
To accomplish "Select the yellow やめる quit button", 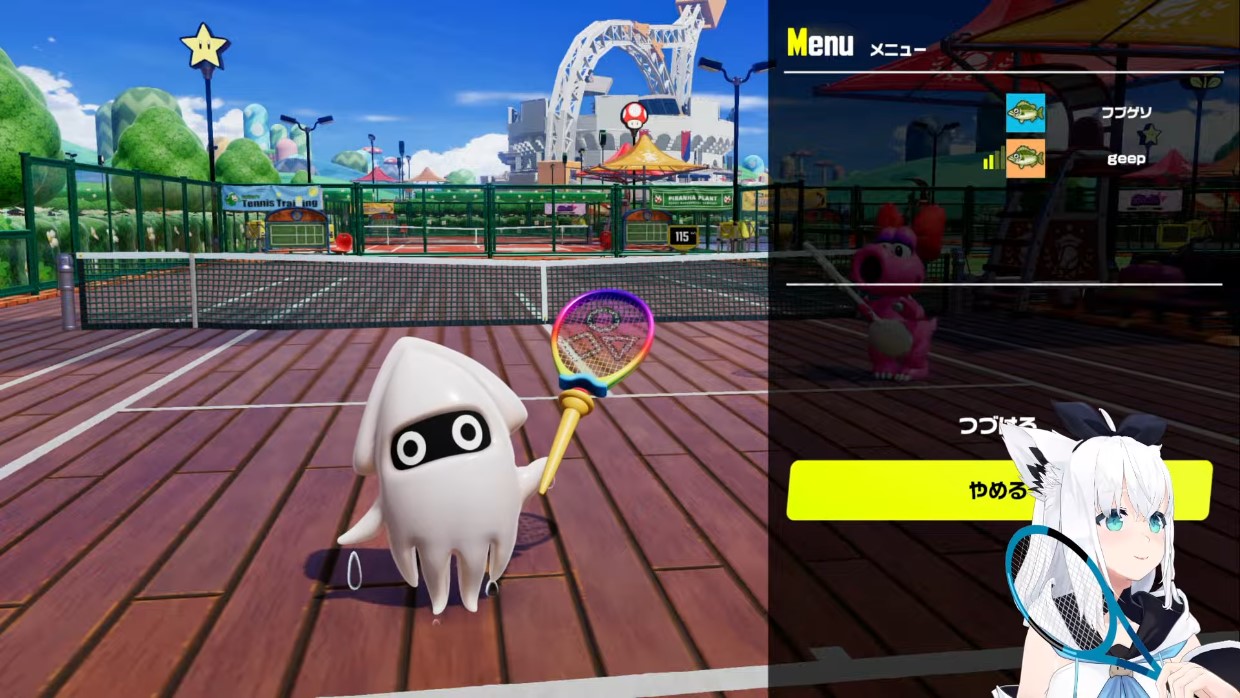I will tap(998, 490).
